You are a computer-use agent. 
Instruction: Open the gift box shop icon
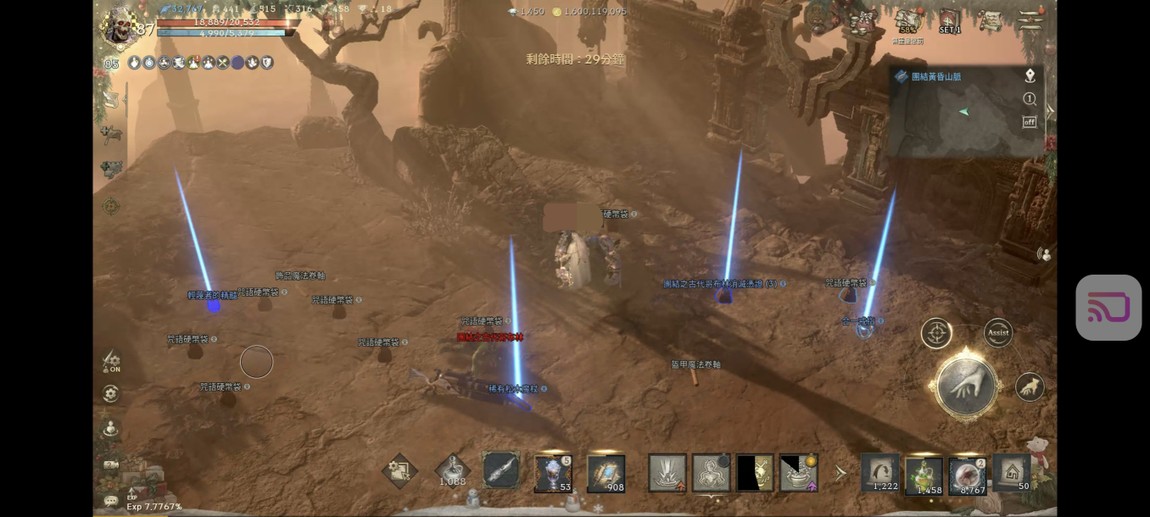(x=861, y=21)
